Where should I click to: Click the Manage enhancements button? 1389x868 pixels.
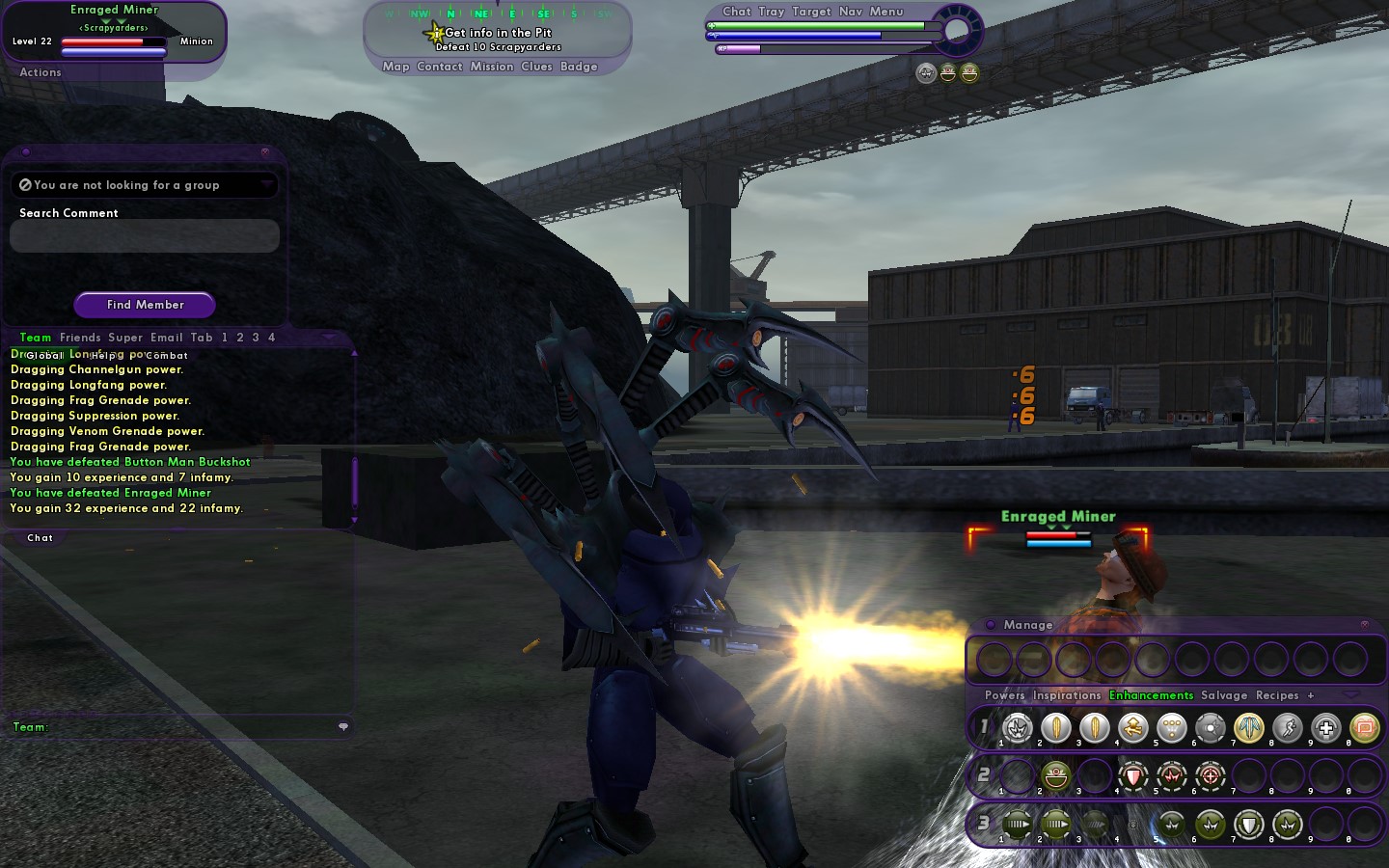(1028, 625)
